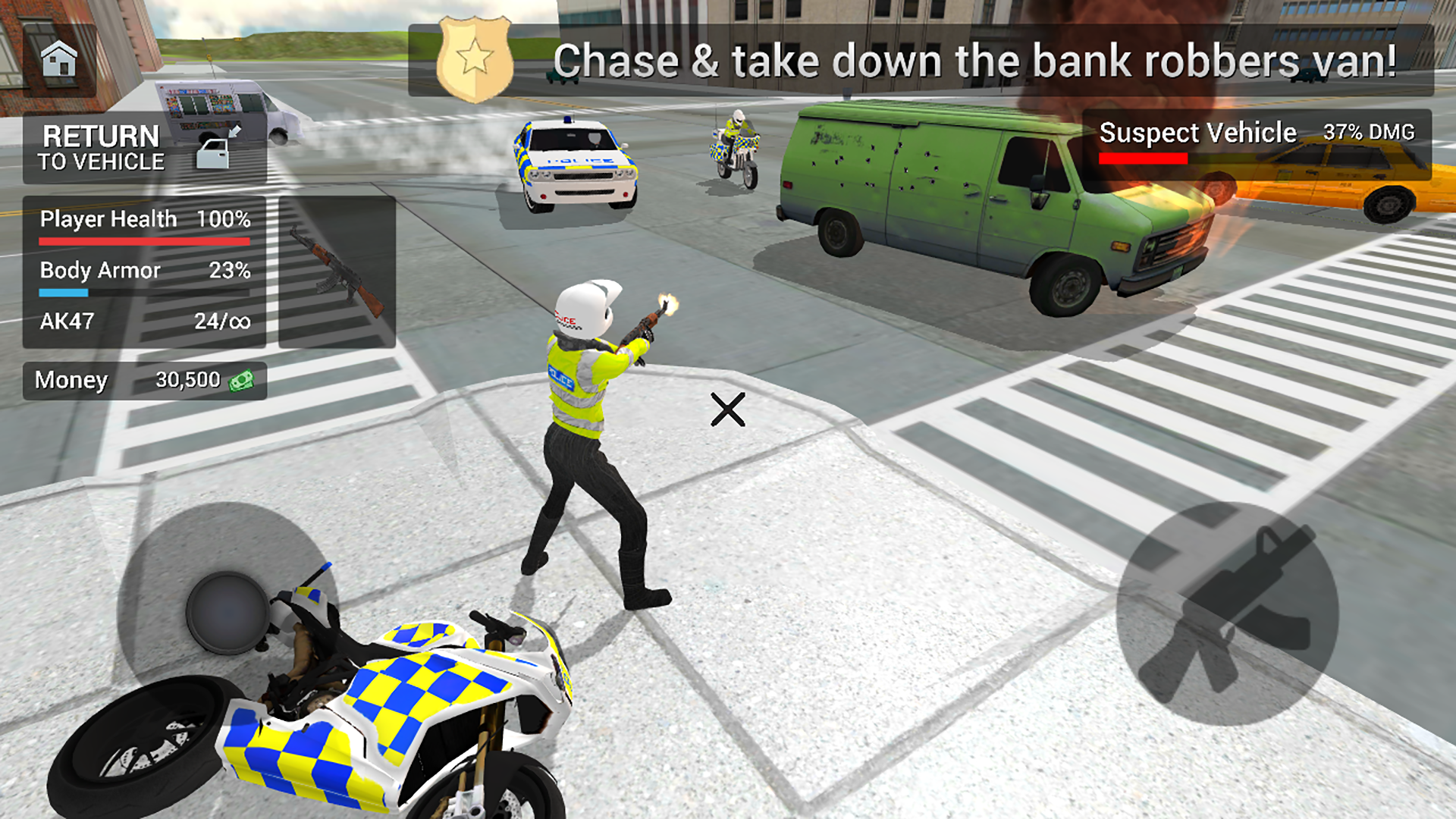1456x819 pixels.
Task: Click the home icon in the top-left corner
Action: [59, 58]
